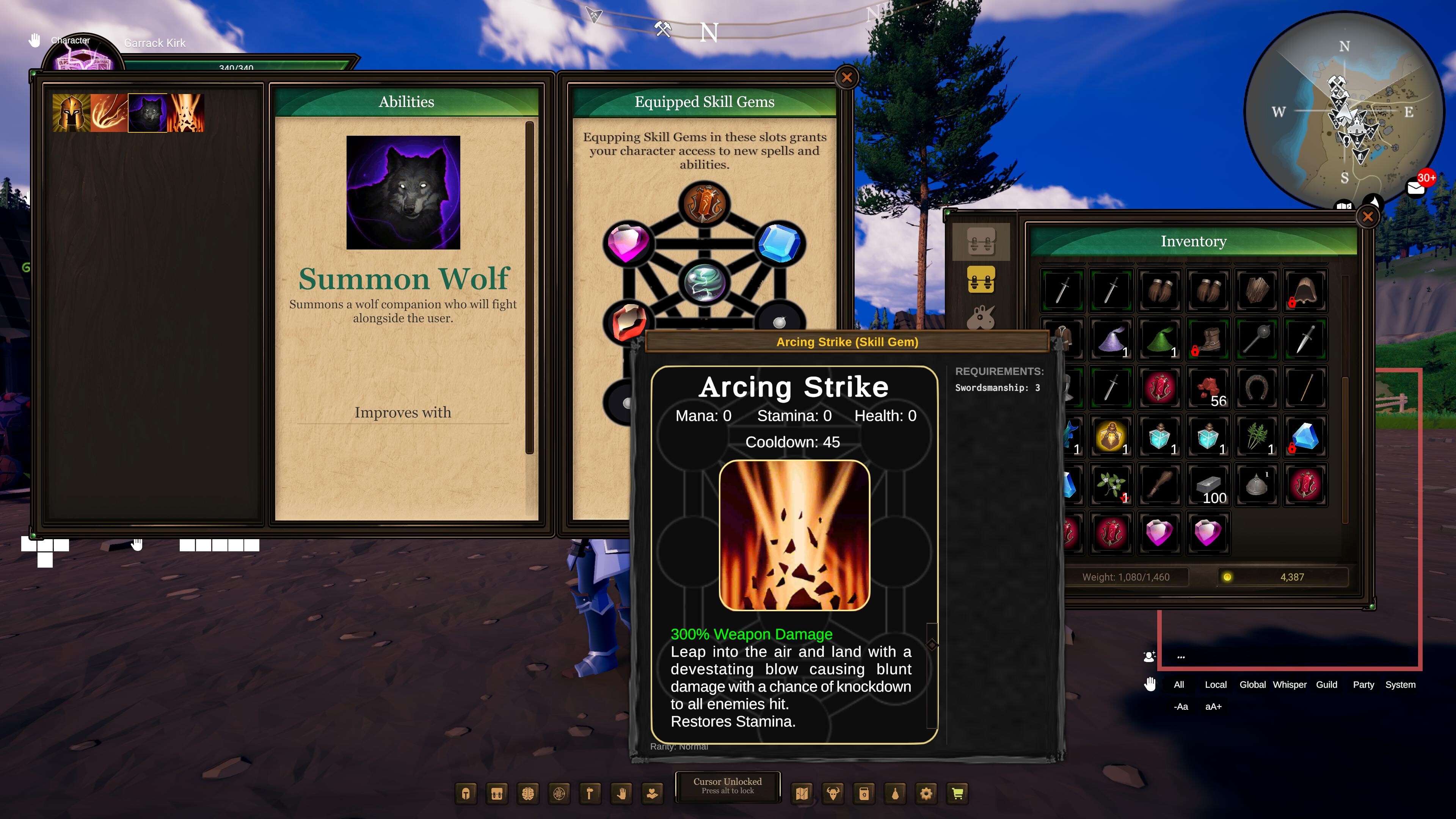Click the aA+ text size button
The width and height of the screenshot is (1456, 819).
point(1213,706)
